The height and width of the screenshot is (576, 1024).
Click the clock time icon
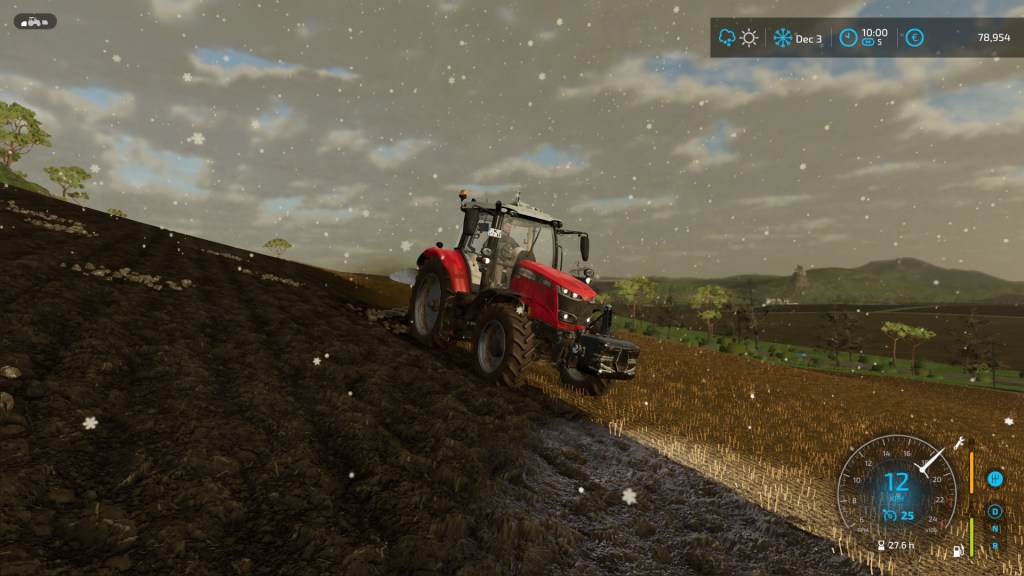(848, 38)
